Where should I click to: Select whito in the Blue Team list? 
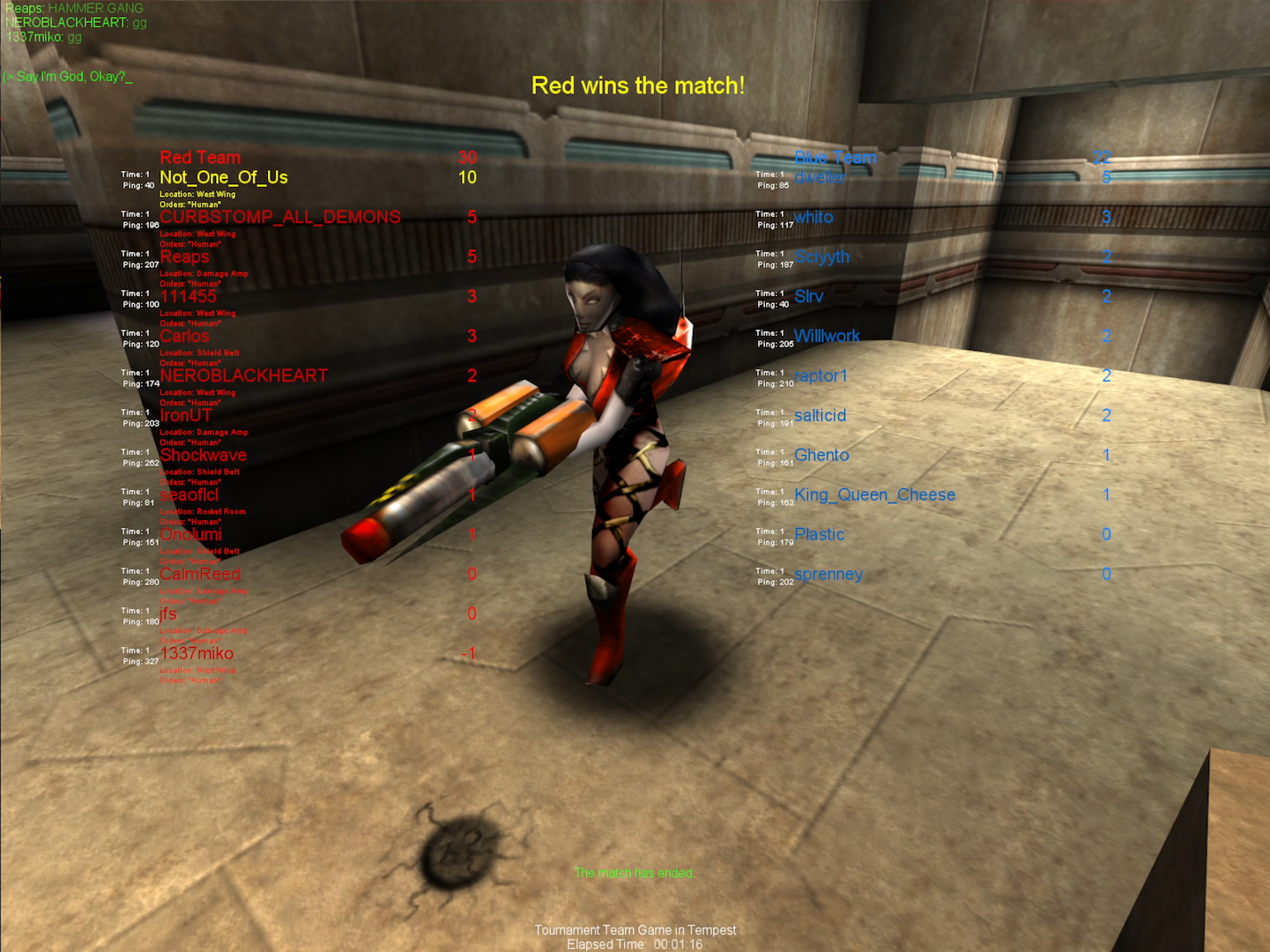814,217
